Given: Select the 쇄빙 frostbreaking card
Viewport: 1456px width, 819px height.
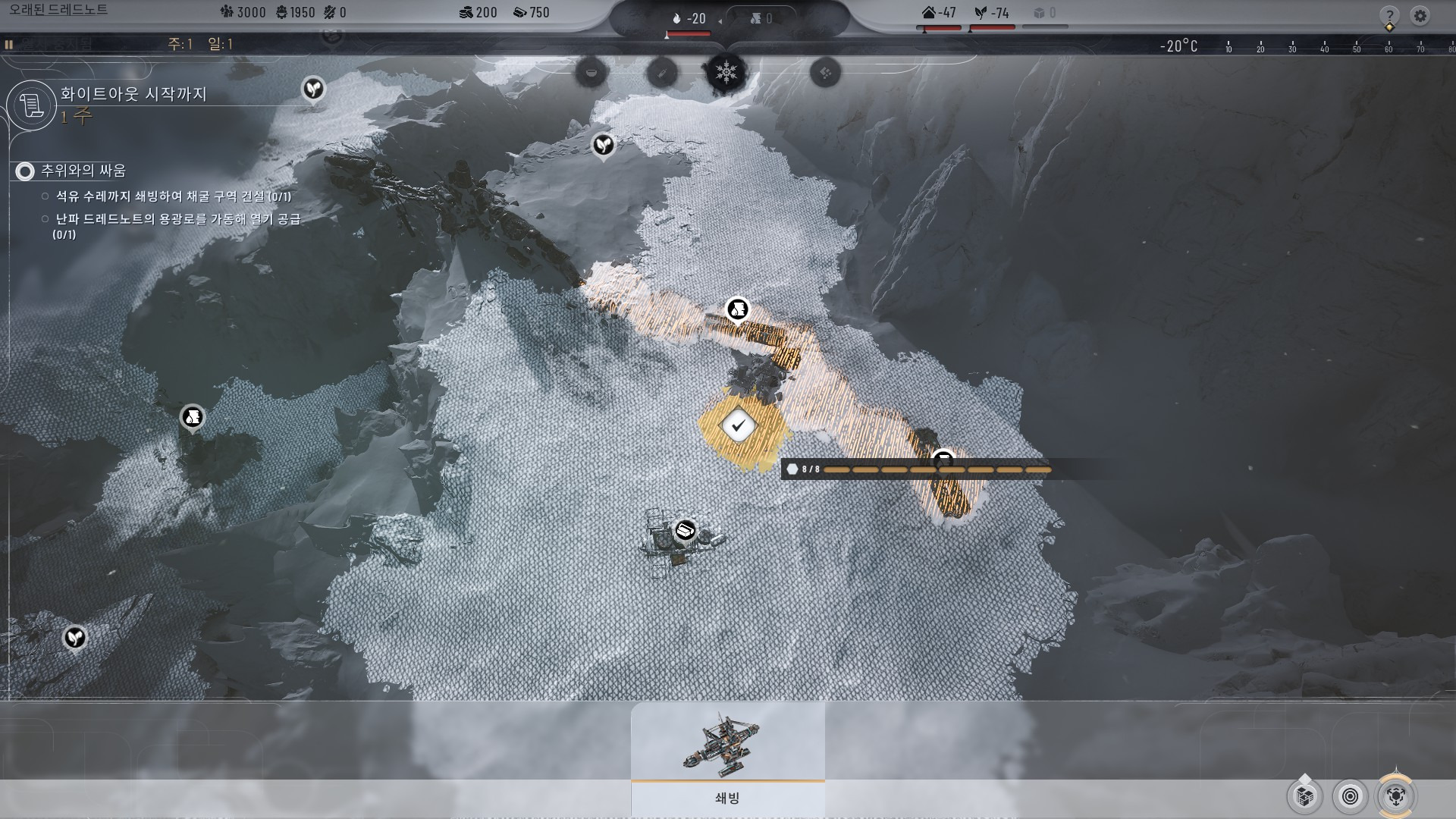Looking at the screenshot, I should click(x=727, y=758).
